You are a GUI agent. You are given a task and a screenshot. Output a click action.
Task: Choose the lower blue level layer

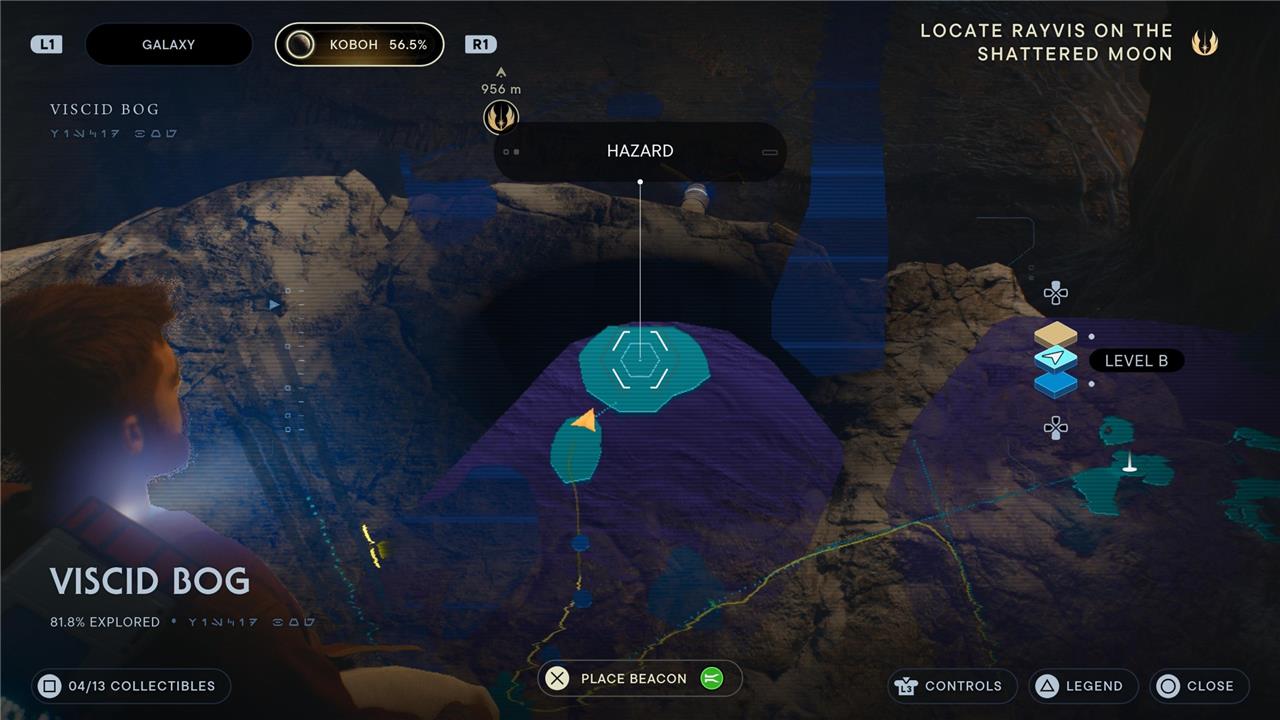1055,383
